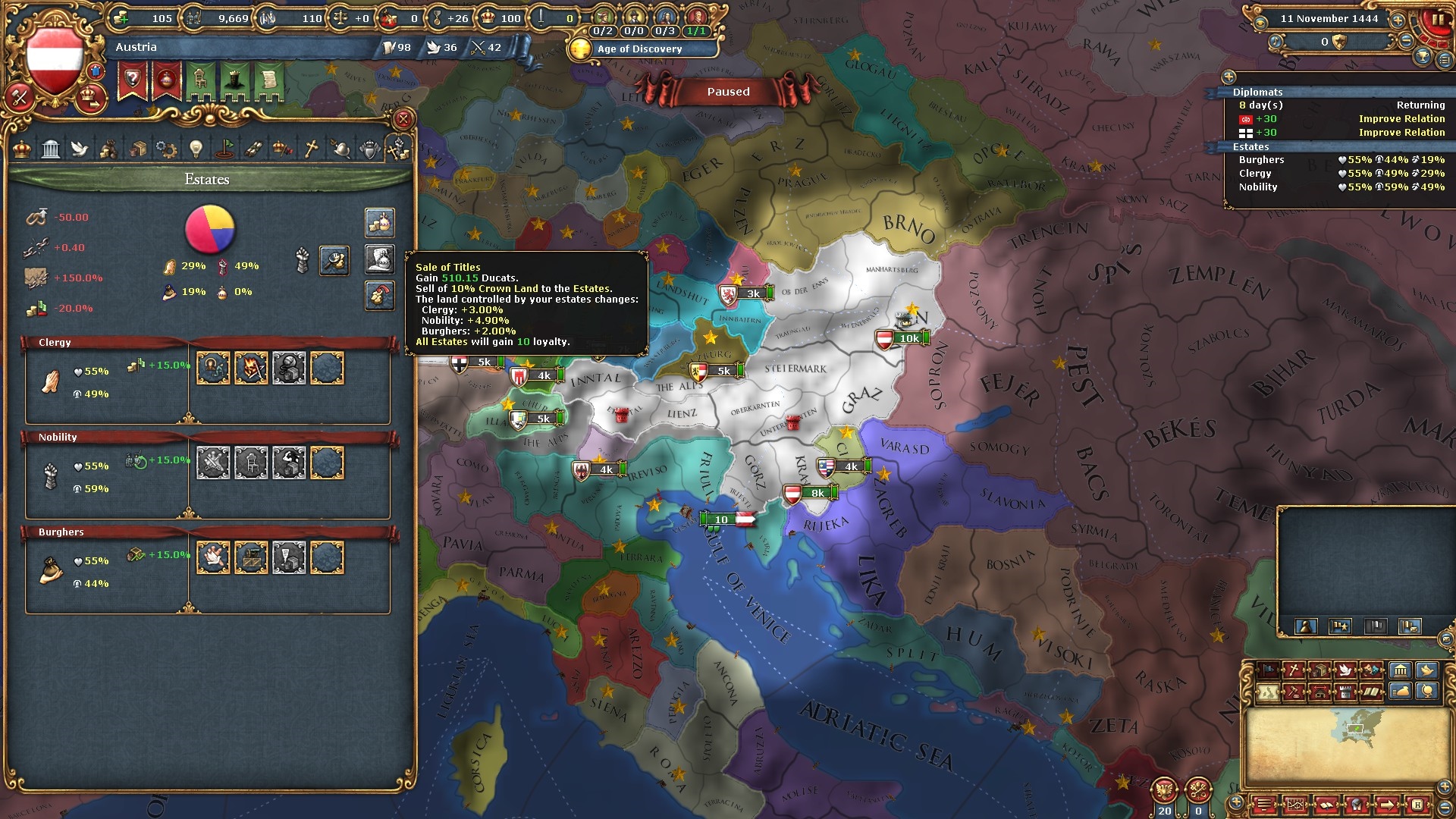Select the Nobility estate gauntlet icon
The height and width of the screenshot is (819, 1456).
(50, 476)
